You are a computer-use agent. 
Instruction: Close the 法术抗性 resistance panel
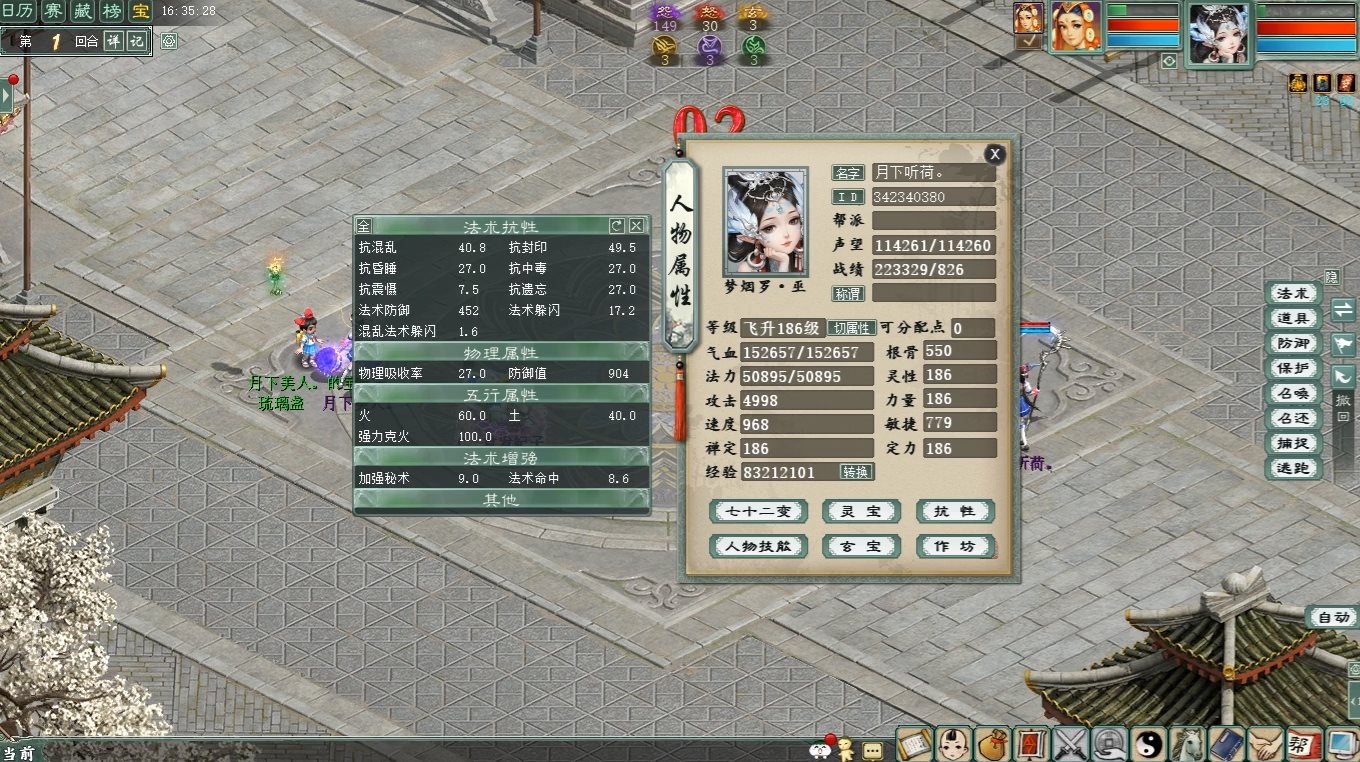(x=636, y=226)
